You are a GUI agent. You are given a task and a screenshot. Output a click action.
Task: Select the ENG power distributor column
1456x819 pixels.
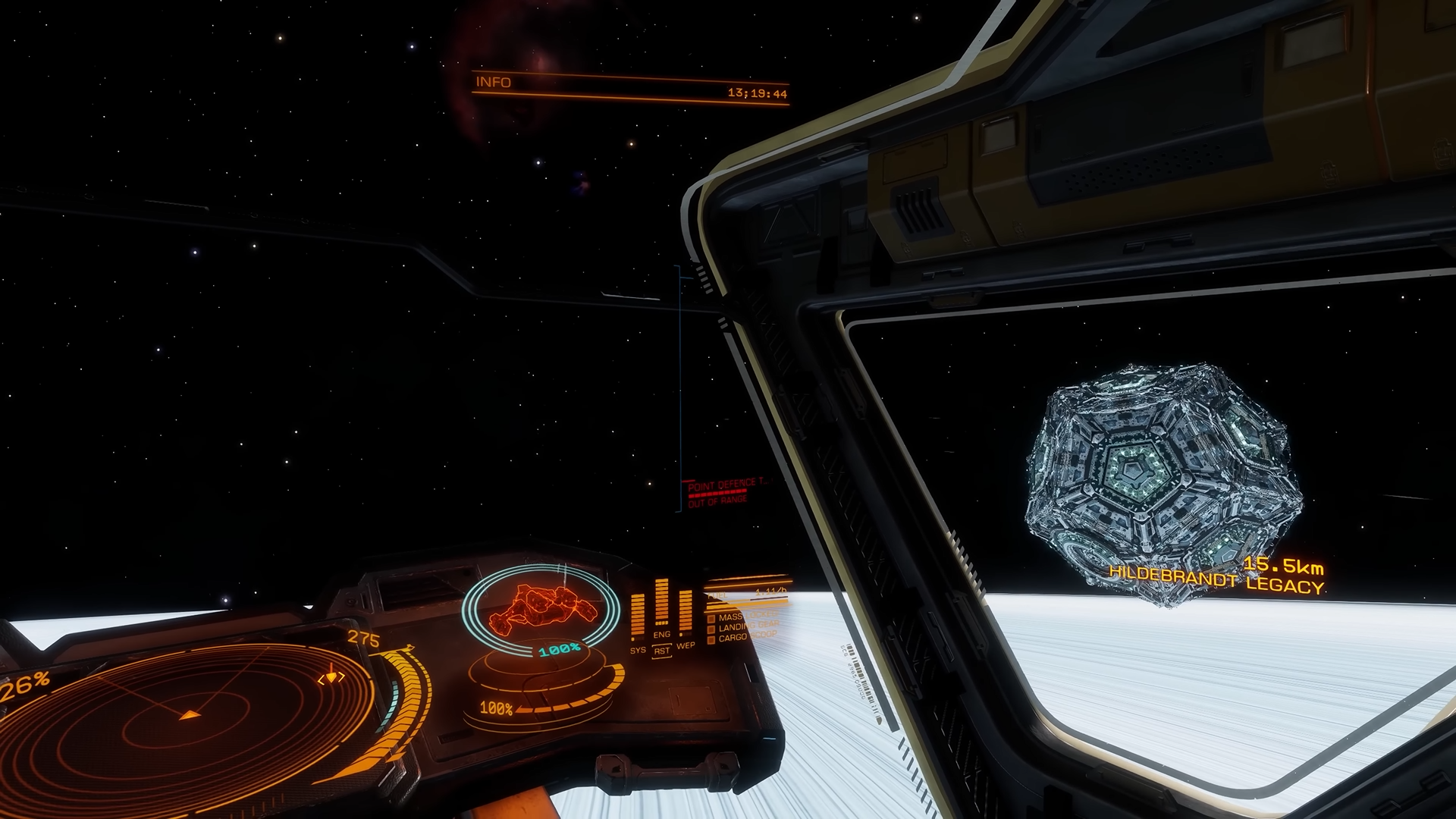coord(661,605)
